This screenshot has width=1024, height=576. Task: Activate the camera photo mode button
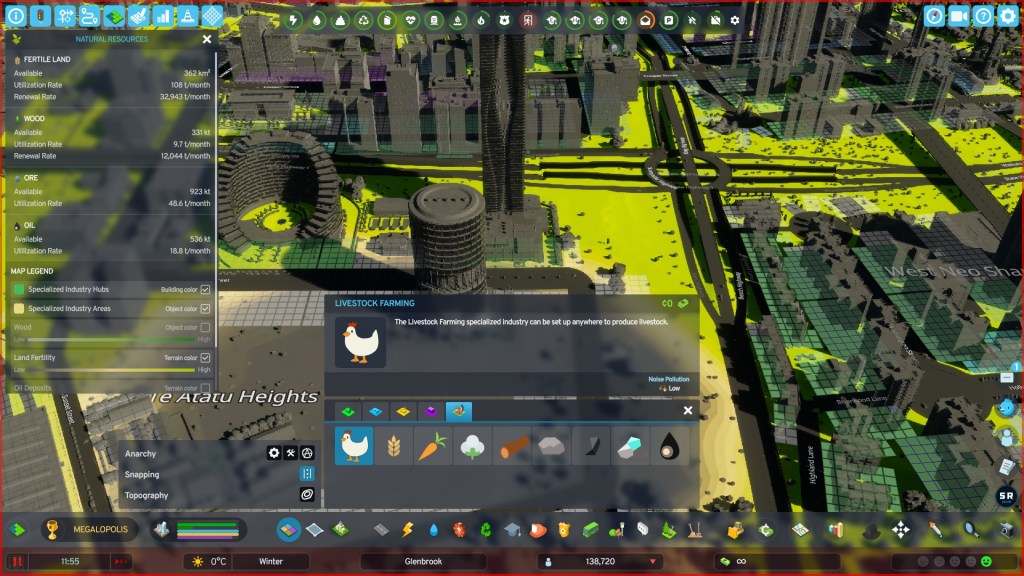pyautogui.click(x=958, y=16)
